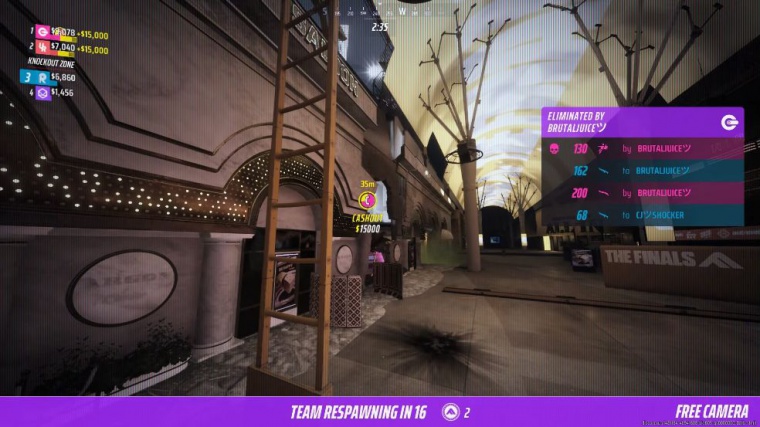Select the fourth-place purple team icon
The height and width of the screenshot is (427, 760).
pyautogui.click(x=42, y=92)
